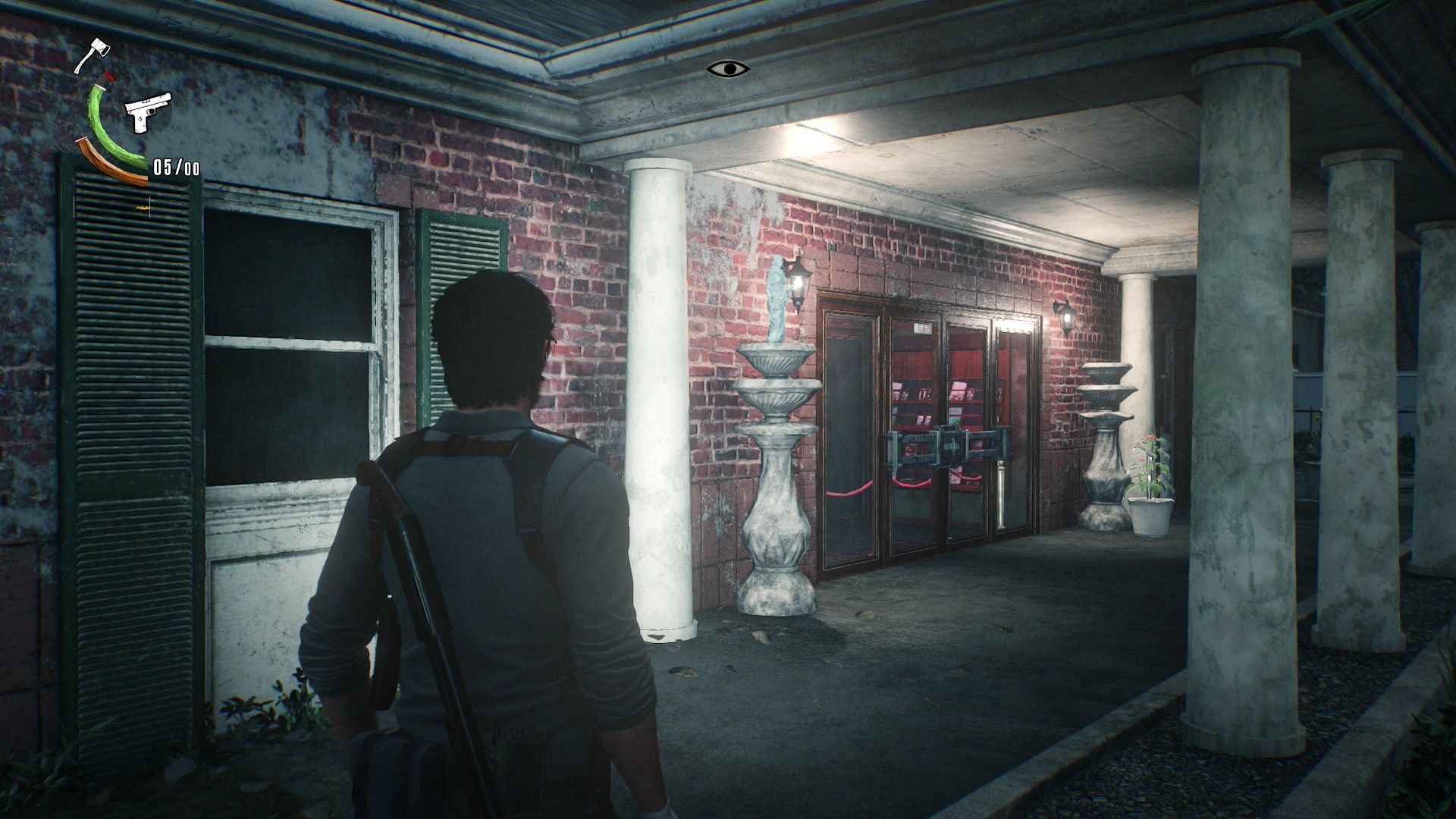This screenshot has width=1456, height=819.
Task: Select the axe weapon icon
Action: pos(93,55)
